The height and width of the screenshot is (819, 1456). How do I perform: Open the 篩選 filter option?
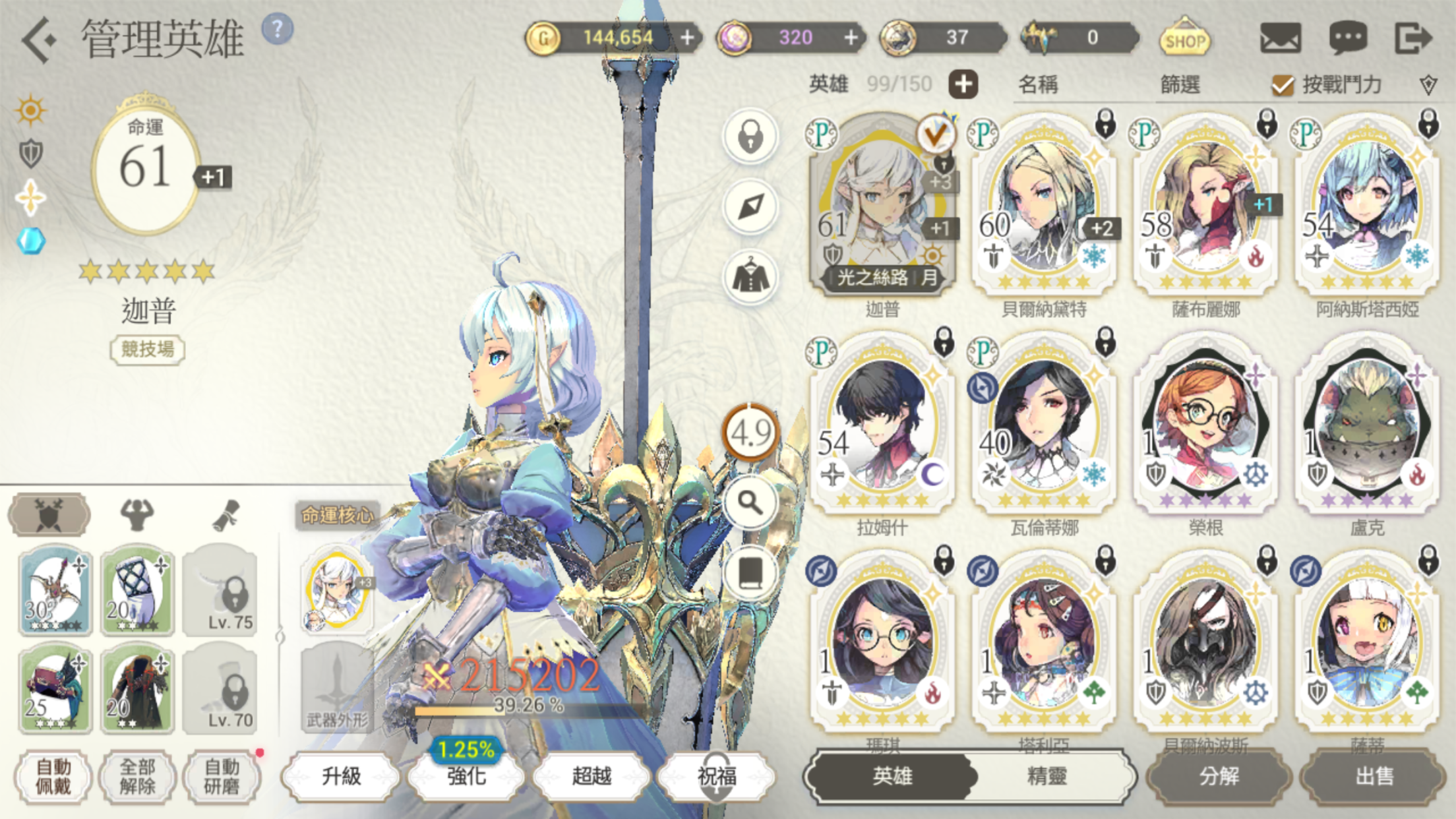(1180, 84)
